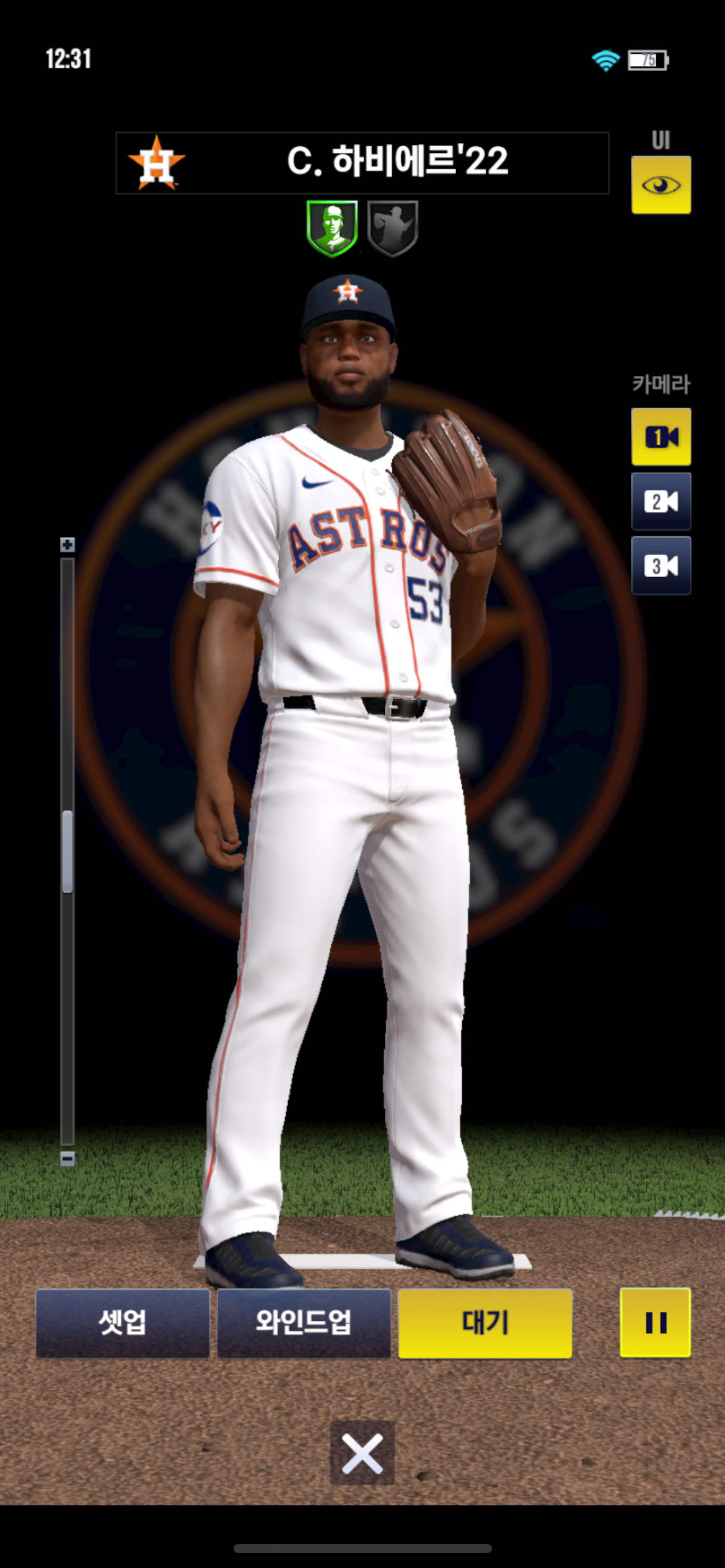Click the zoom slider's minus button
The image size is (725, 1568).
(x=68, y=1159)
